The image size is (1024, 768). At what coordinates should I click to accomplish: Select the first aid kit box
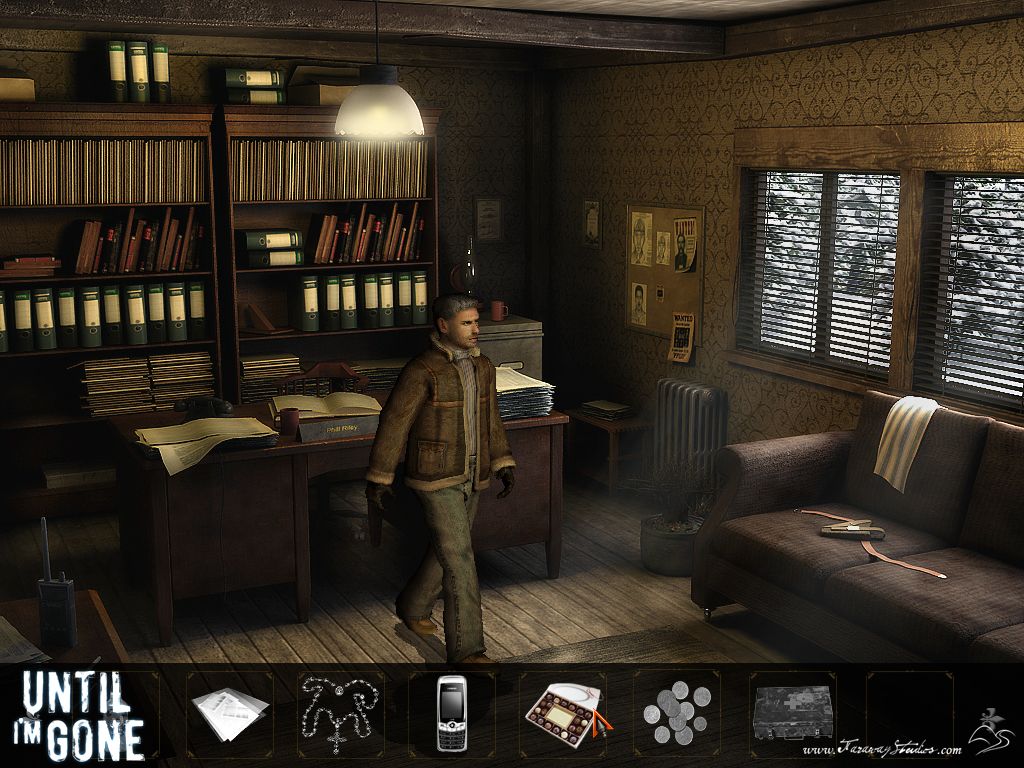coord(792,711)
